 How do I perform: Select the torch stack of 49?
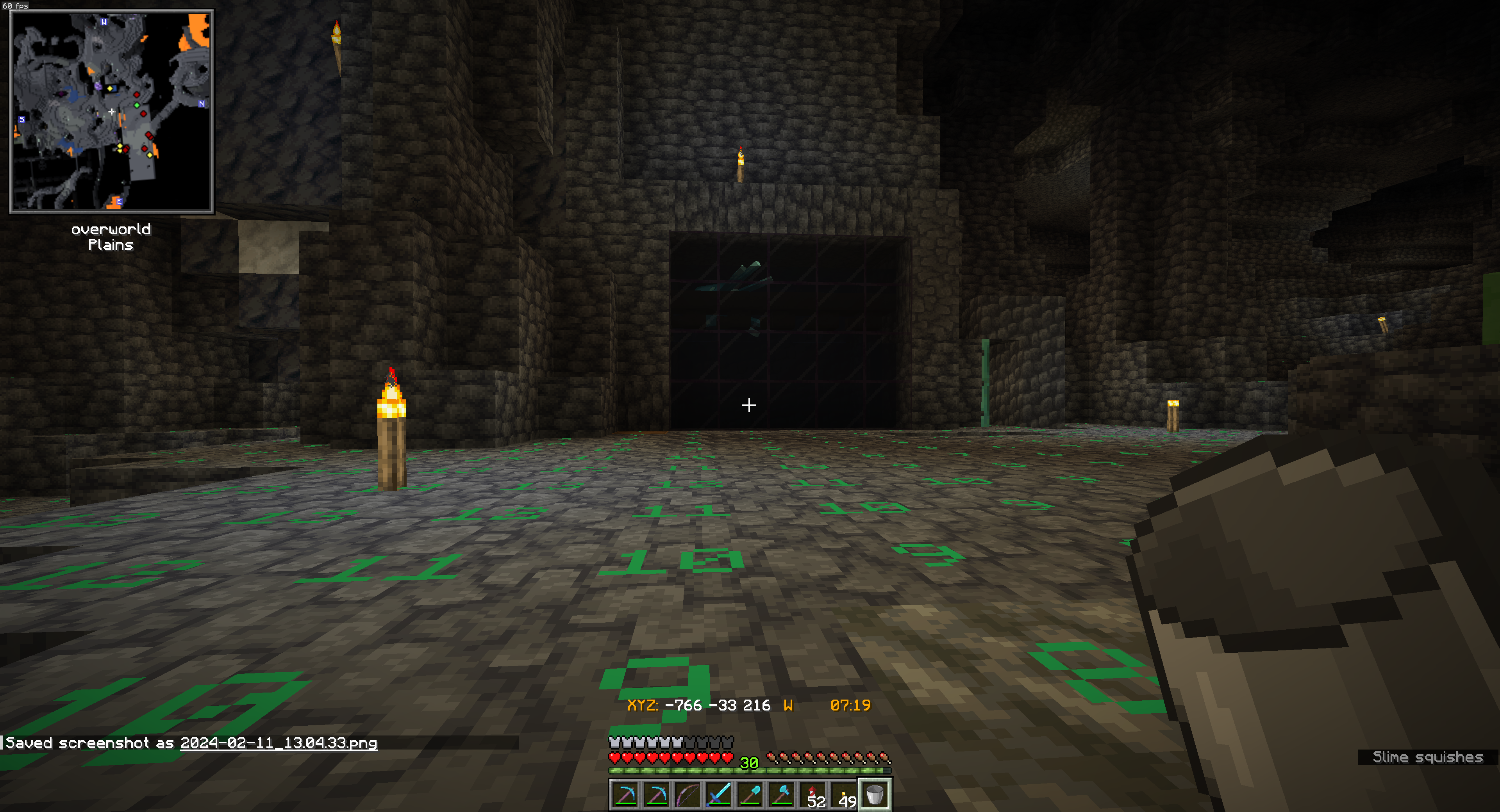pos(844,794)
